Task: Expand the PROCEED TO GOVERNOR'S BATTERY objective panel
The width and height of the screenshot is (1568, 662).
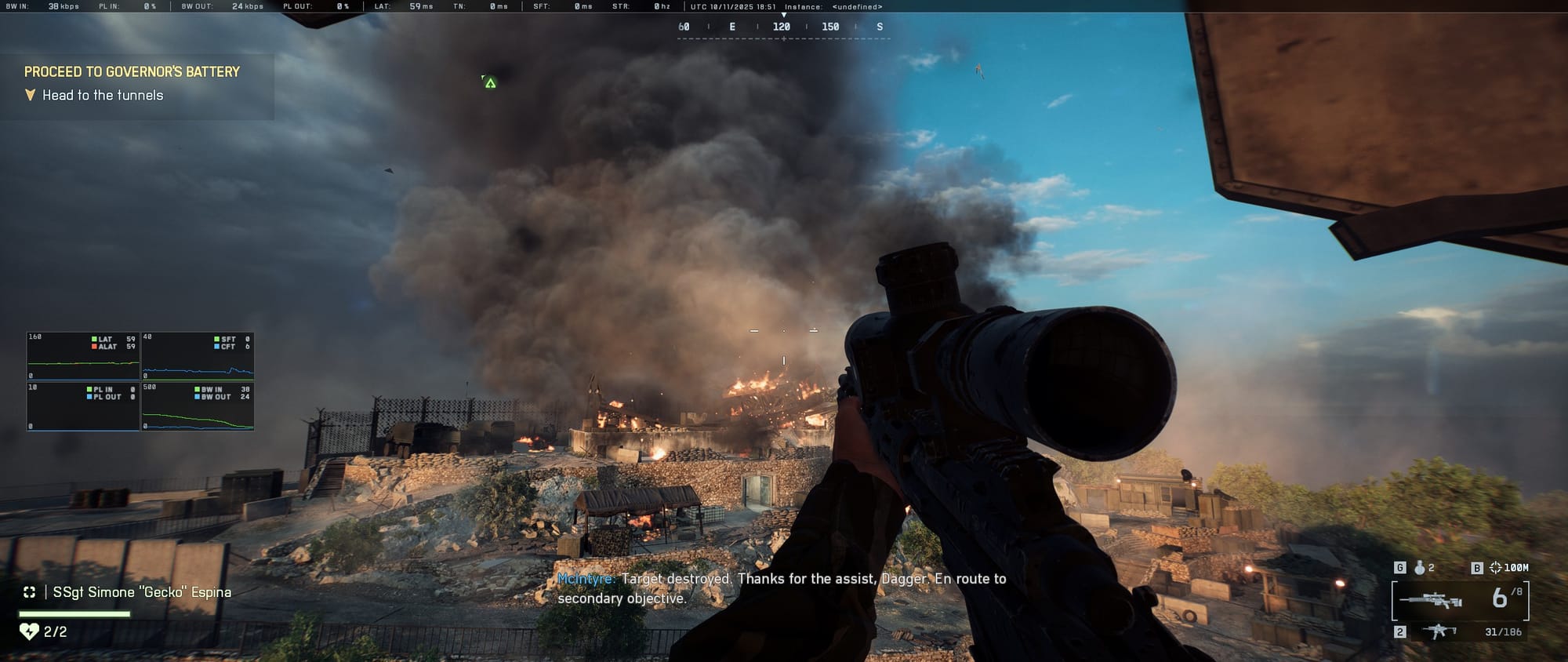Action: (x=133, y=71)
